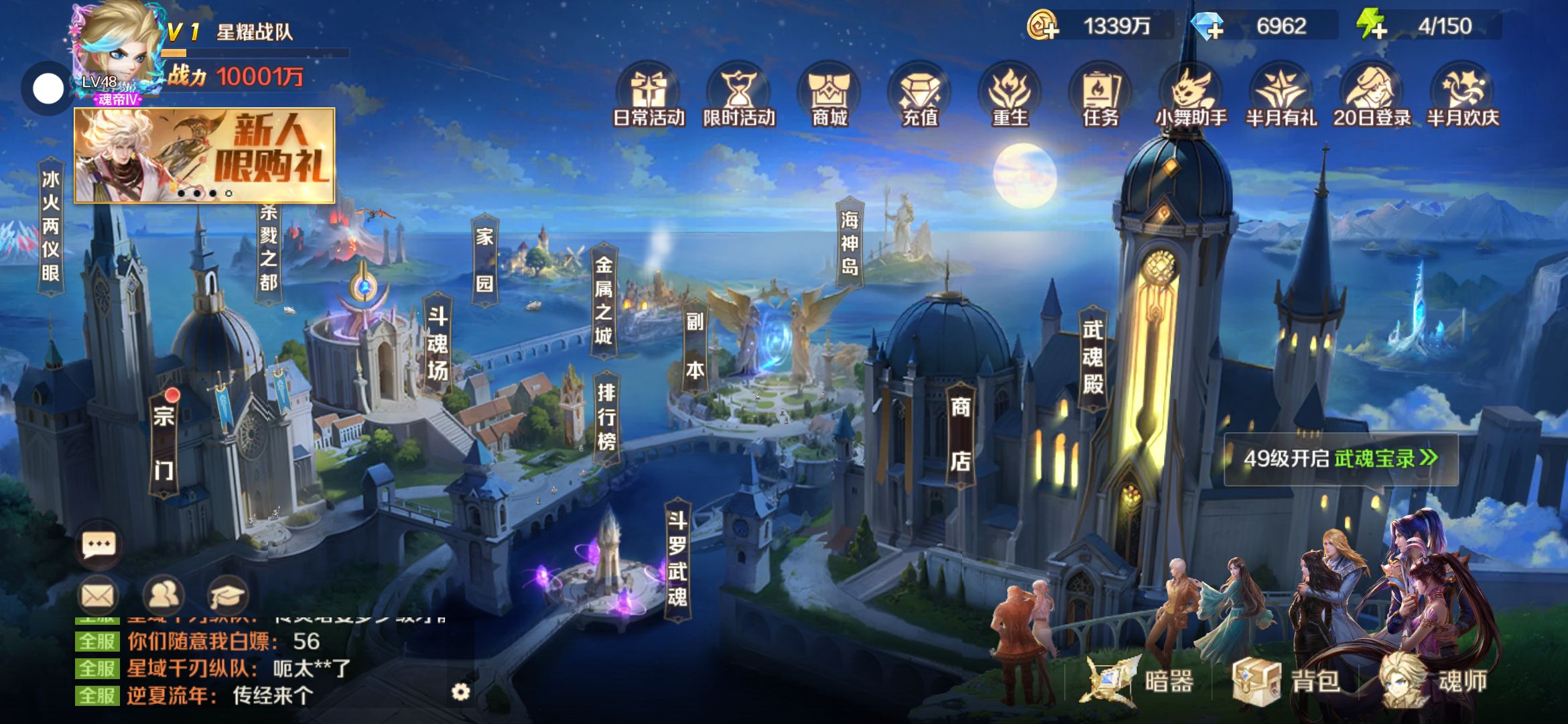Screen dimensions: 1568x724
Task: View the 新人限购礼 newcomer gift banner
Action: pos(204,156)
